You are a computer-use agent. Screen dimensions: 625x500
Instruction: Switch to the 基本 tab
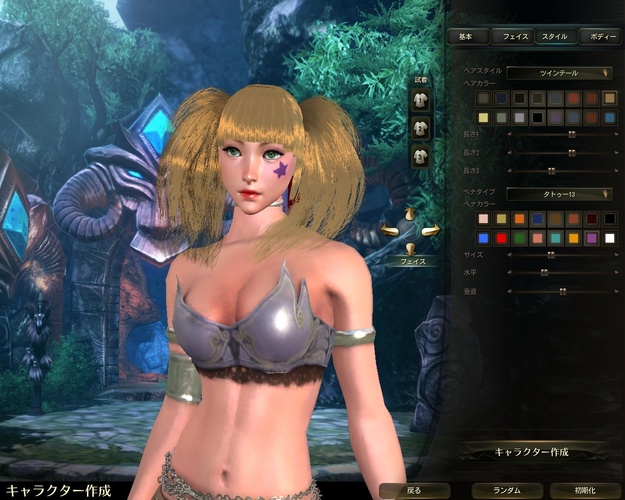(467, 36)
